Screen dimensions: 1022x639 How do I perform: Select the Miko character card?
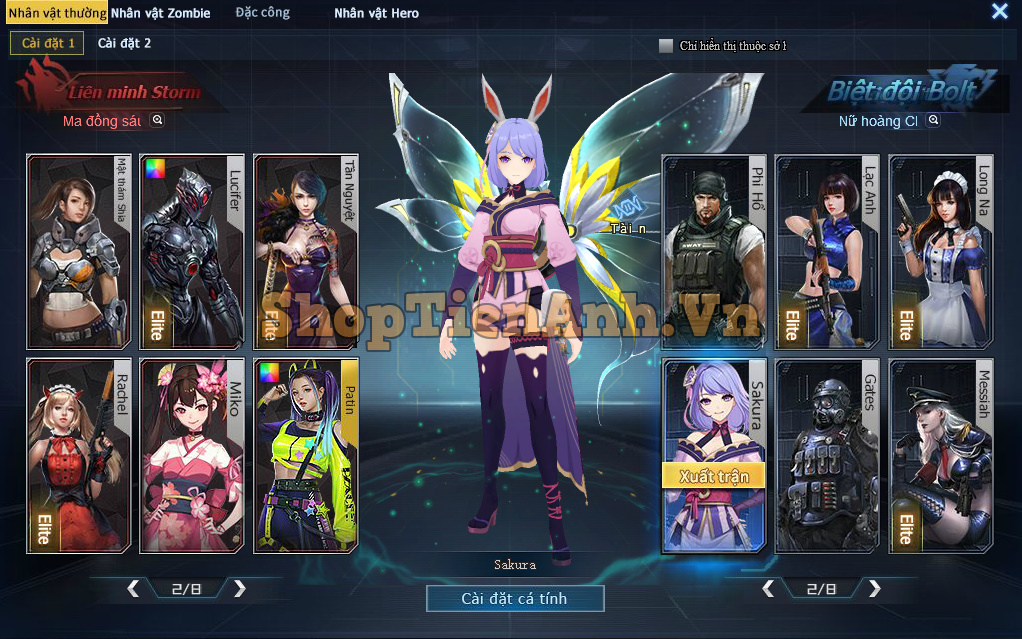pos(193,455)
